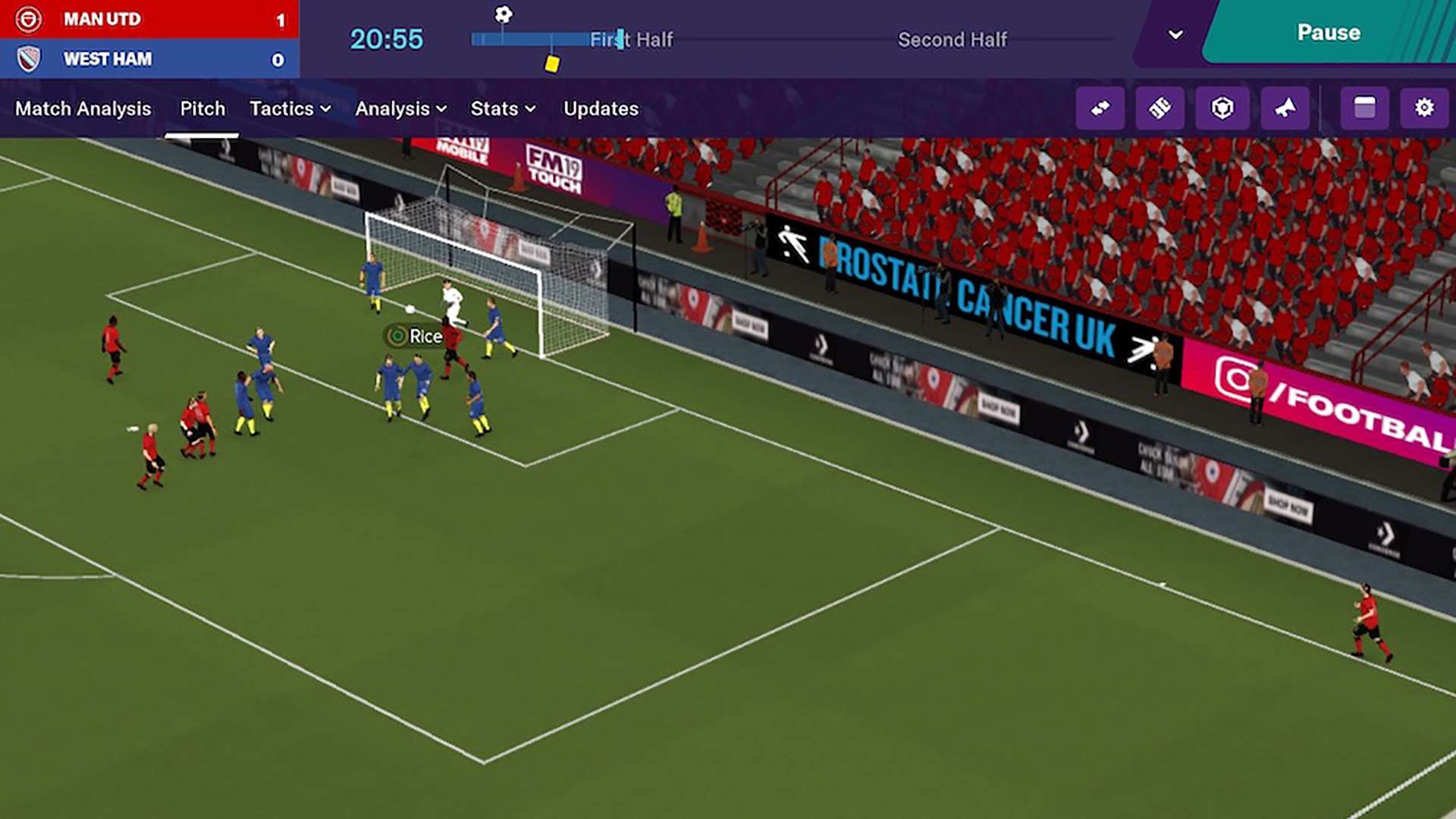Select the Pitch tab
Image resolution: width=1456 pixels, height=819 pixels.
pyautogui.click(x=202, y=108)
